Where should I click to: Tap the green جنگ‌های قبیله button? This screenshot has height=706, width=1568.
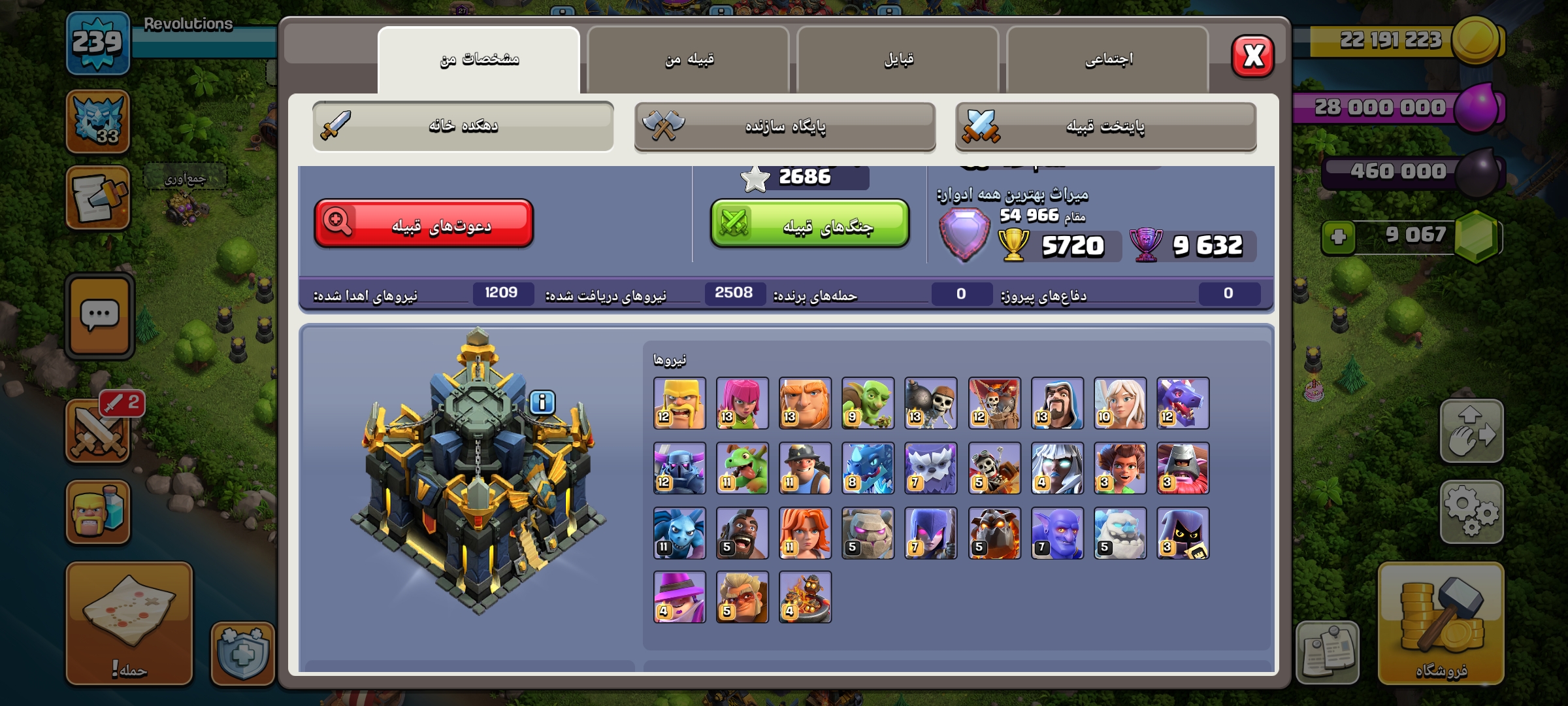809,224
